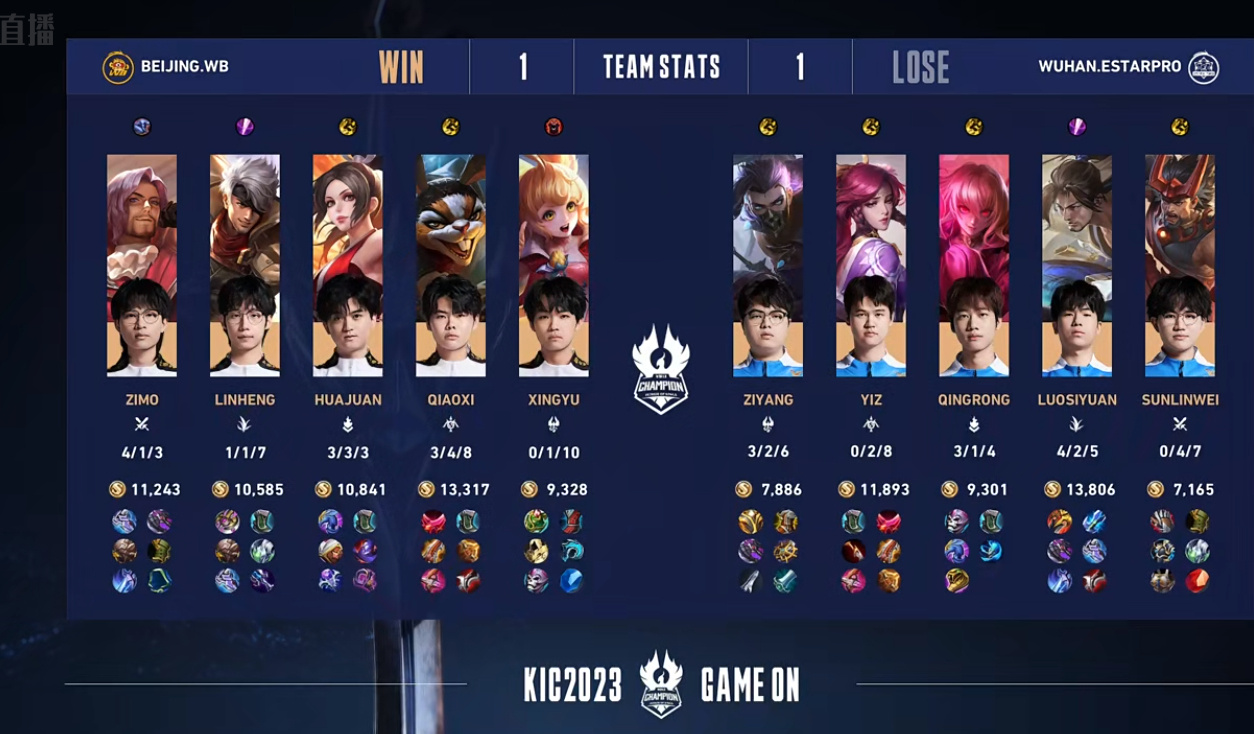Select the TEAM STATS header

click(661, 67)
